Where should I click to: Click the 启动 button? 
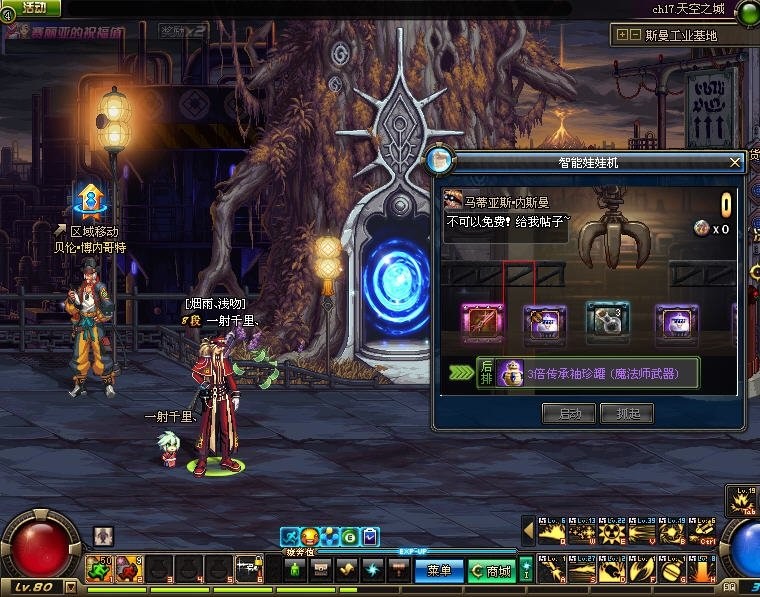(x=568, y=413)
